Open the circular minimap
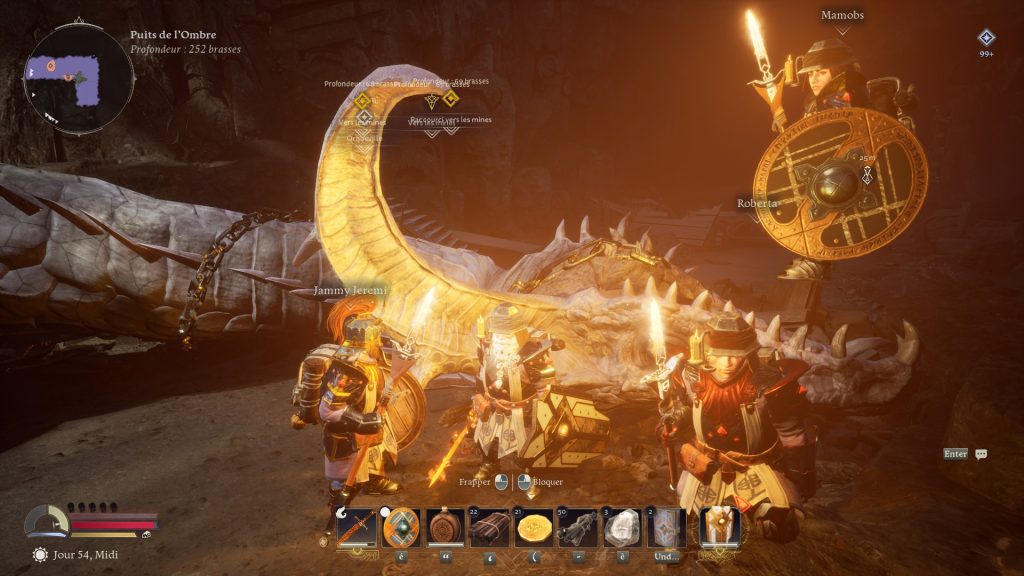 tap(78, 79)
